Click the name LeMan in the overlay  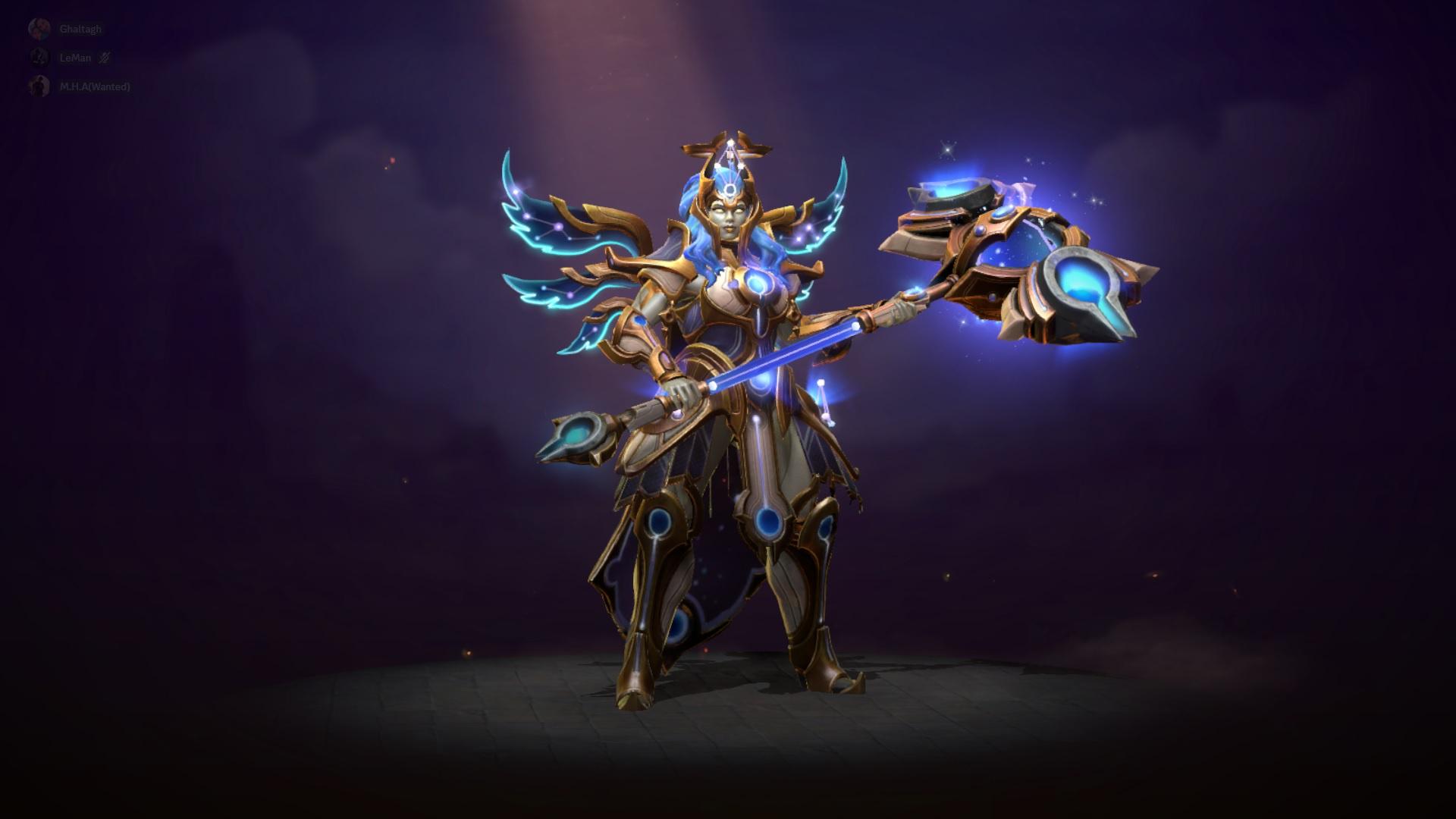75,58
